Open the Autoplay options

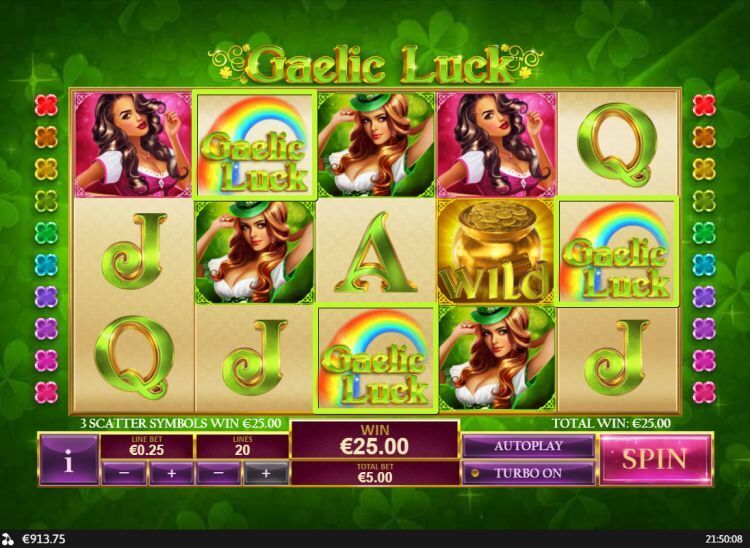pyautogui.click(x=527, y=446)
